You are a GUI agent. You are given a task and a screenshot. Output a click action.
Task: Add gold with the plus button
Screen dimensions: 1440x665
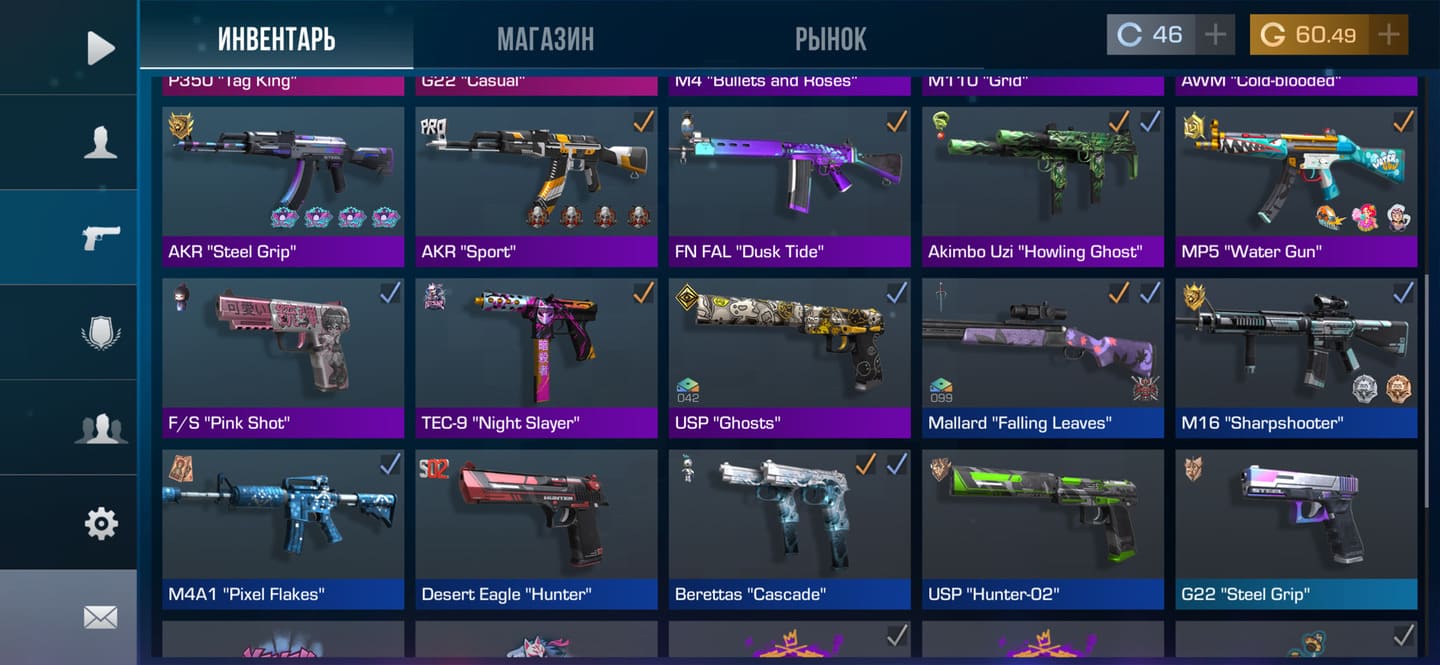1388,35
